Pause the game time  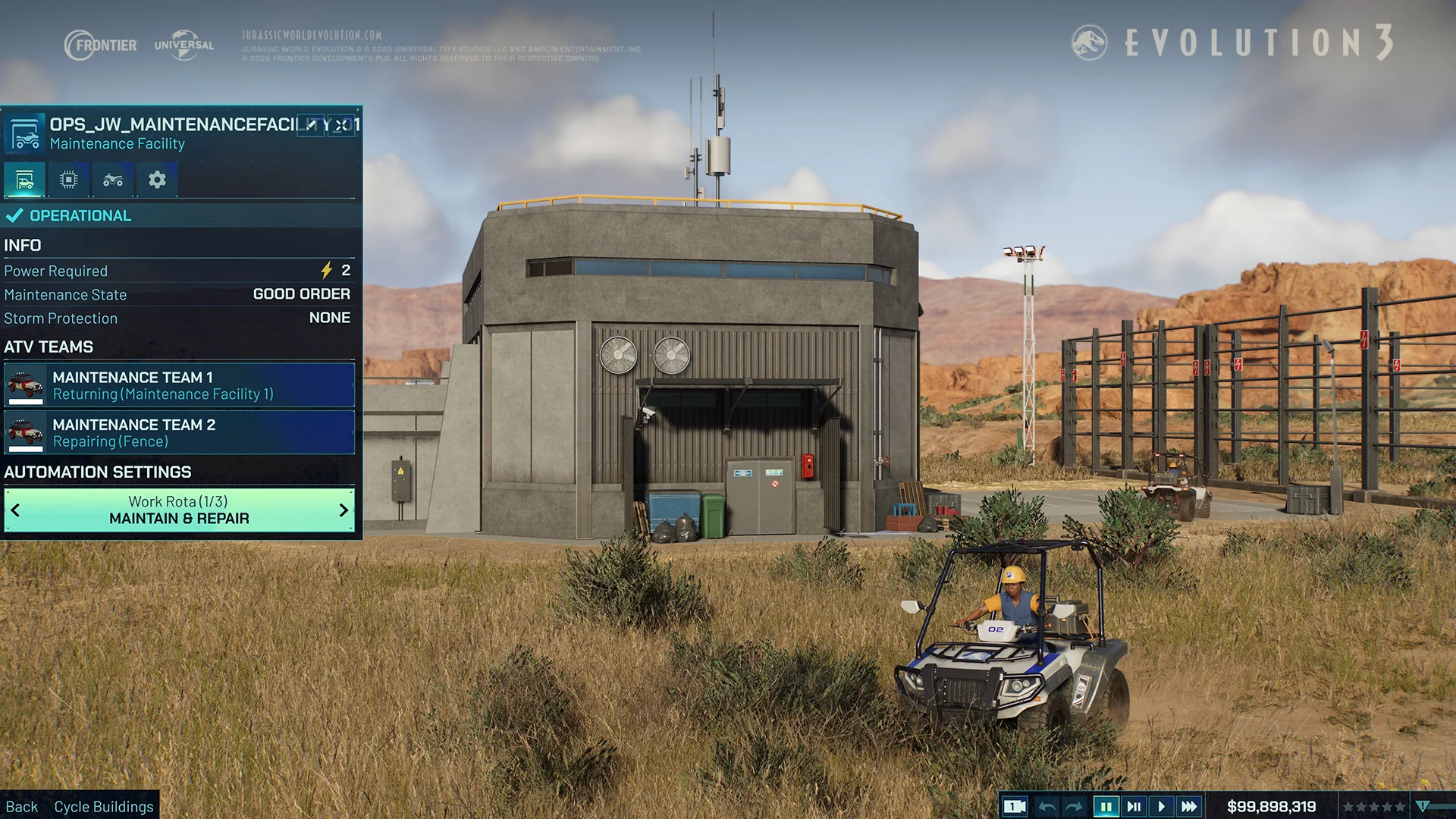(x=1106, y=807)
